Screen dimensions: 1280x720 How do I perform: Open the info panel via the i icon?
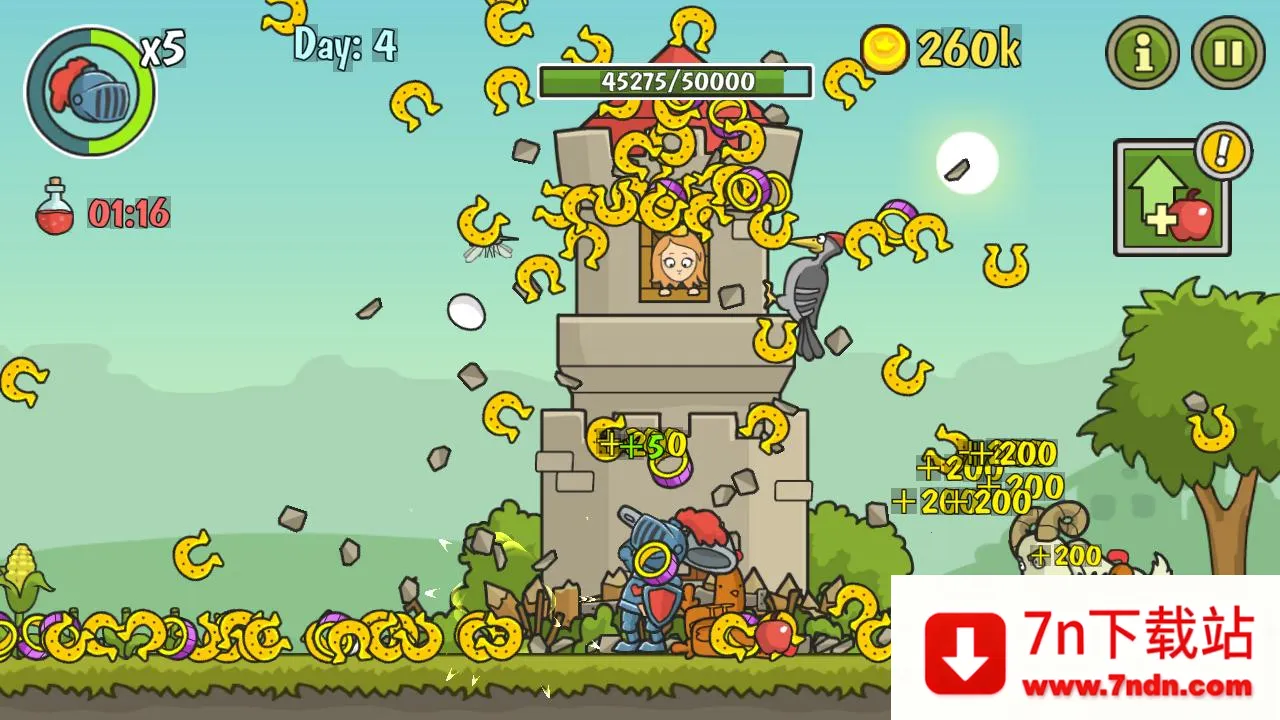pyautogui.click(x=1141, y=53)
